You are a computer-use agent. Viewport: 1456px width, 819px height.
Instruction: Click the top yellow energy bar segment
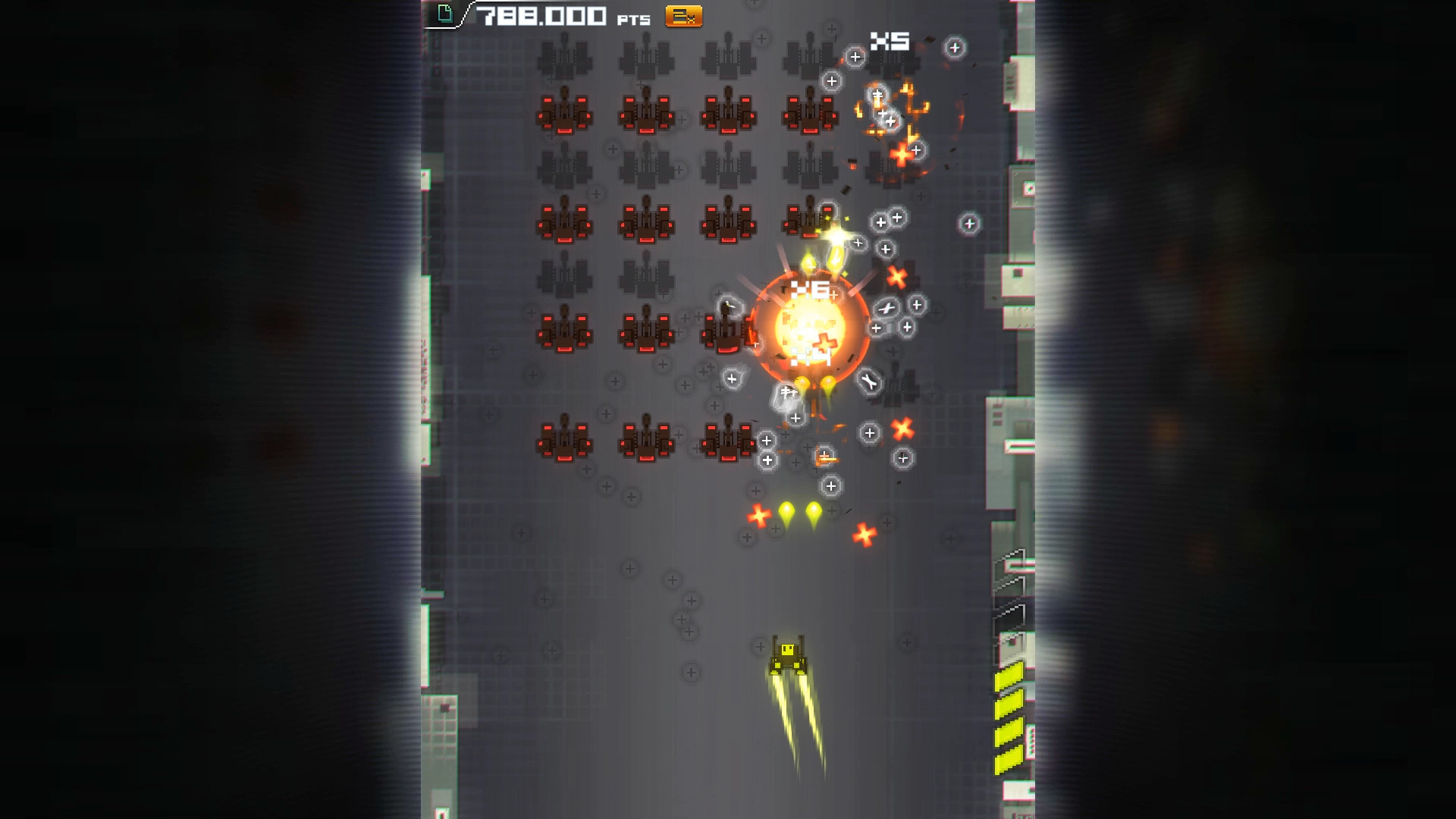(1009, 675)
